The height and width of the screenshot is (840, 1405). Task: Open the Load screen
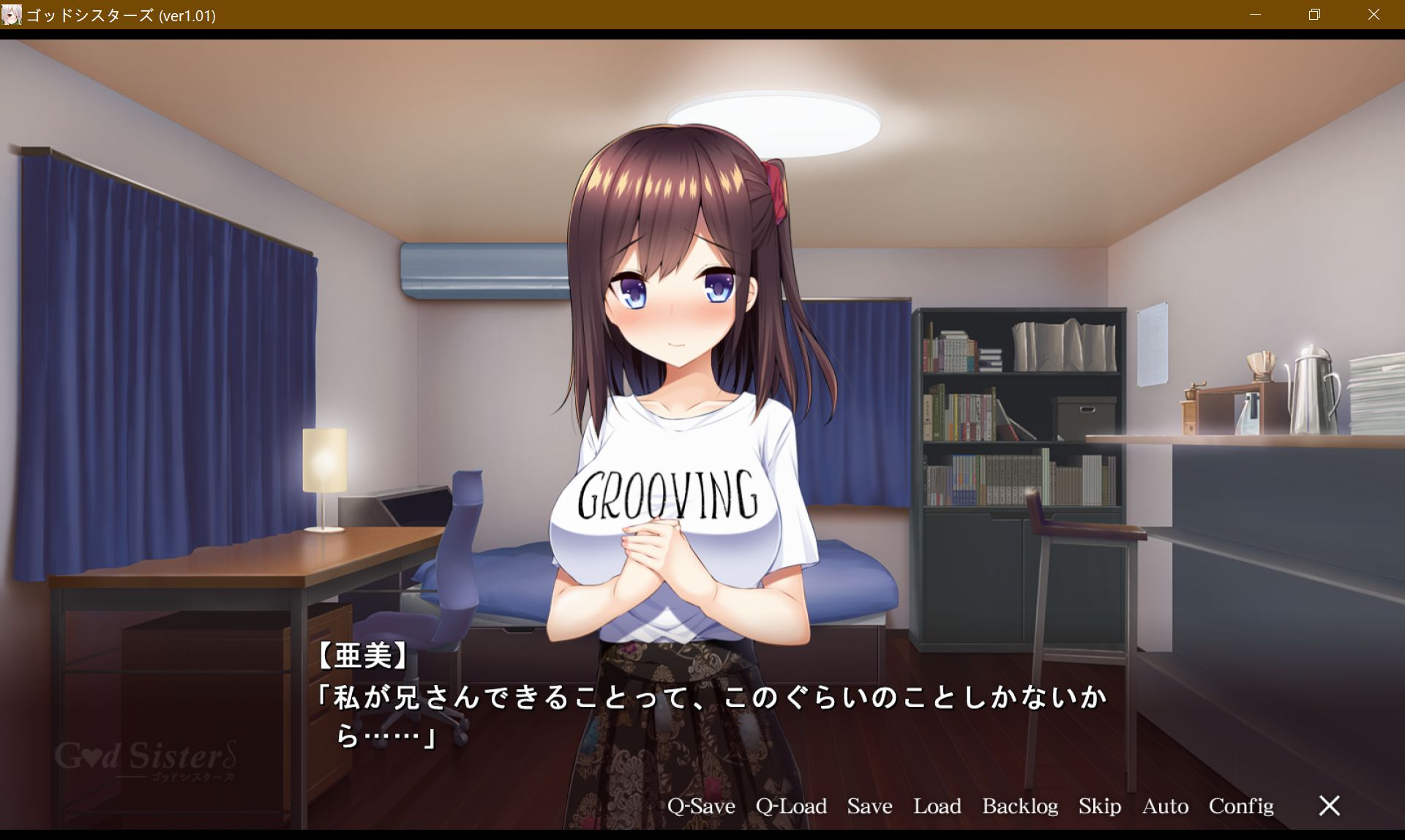pyautogui.click(x=938, y=806)
